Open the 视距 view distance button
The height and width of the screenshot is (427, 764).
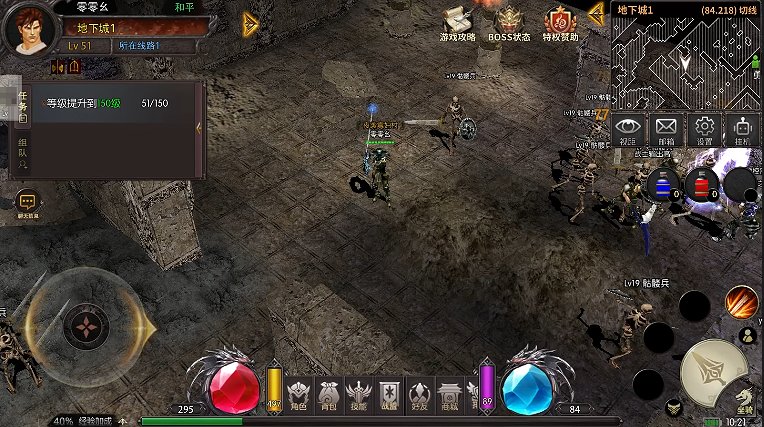tap(627, 130)
